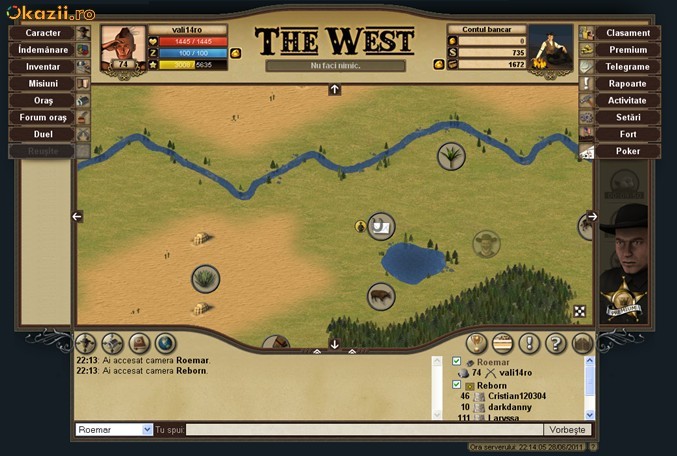Focus the Tu spui chat input field
The image size is (677, 456).
point(360,430)
